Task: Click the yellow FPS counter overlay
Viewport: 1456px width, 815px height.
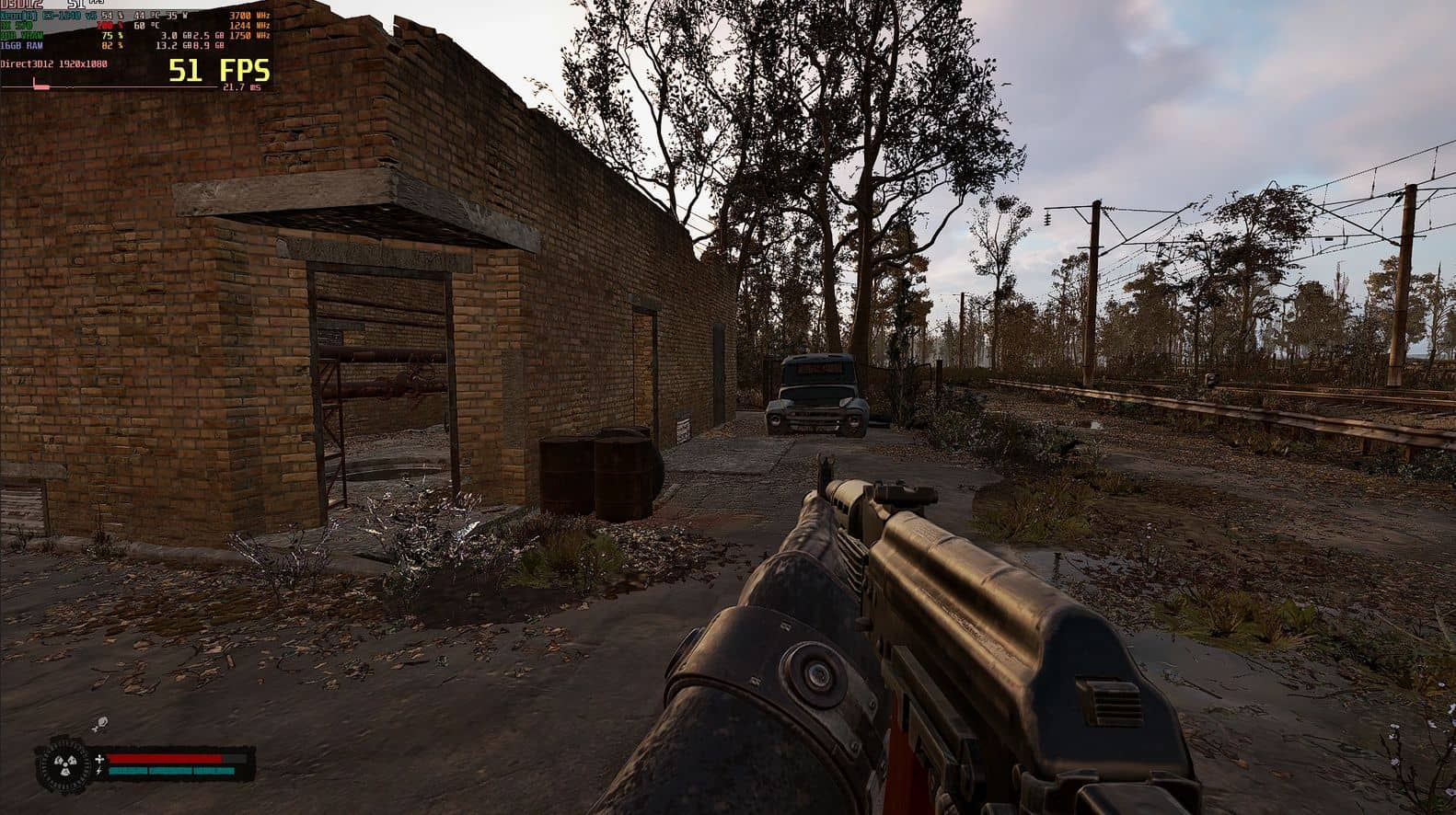Action: click(x=219, y=70)
